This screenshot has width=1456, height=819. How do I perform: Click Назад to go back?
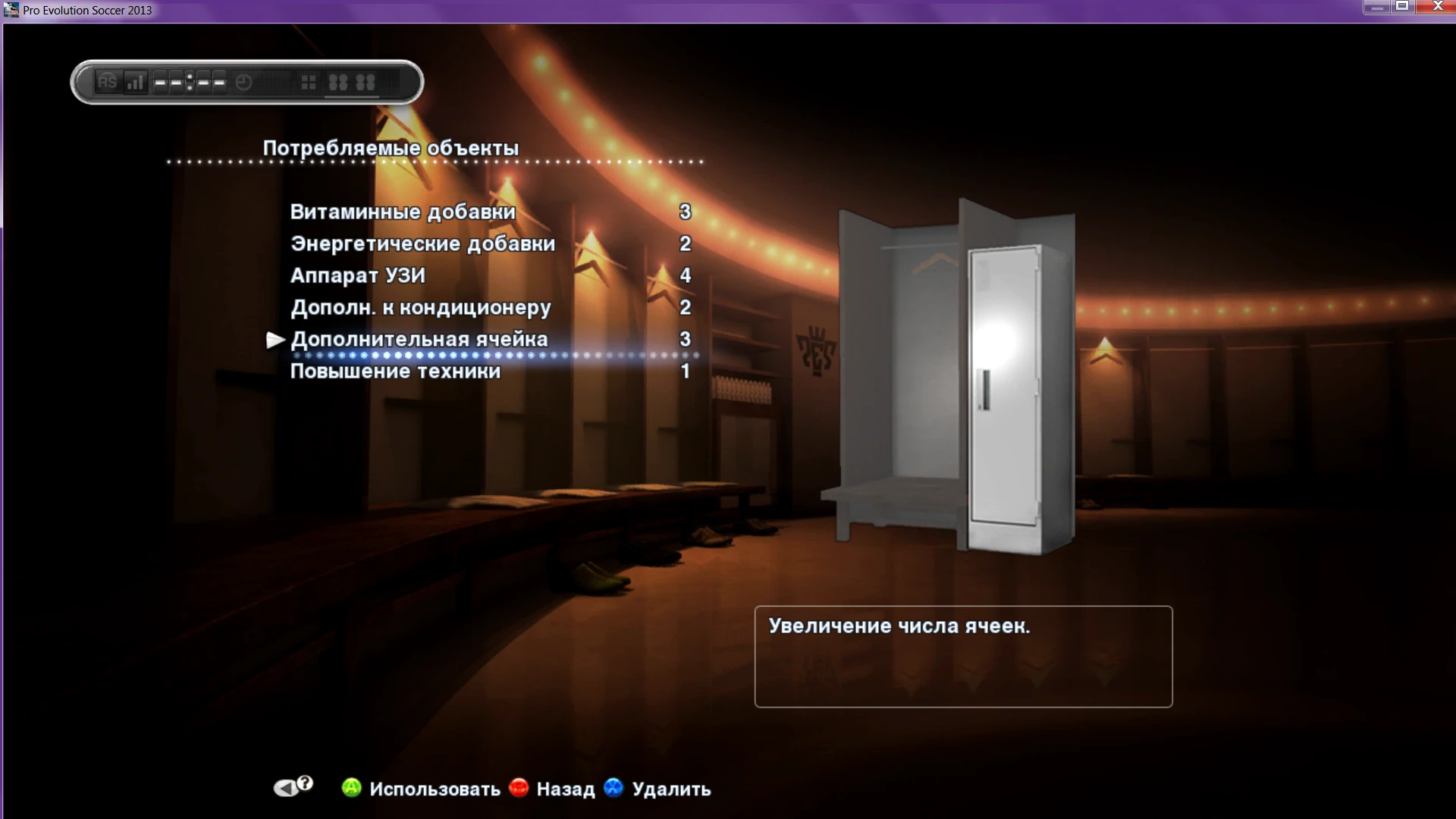pyautogui.click(x=565, y=789)
